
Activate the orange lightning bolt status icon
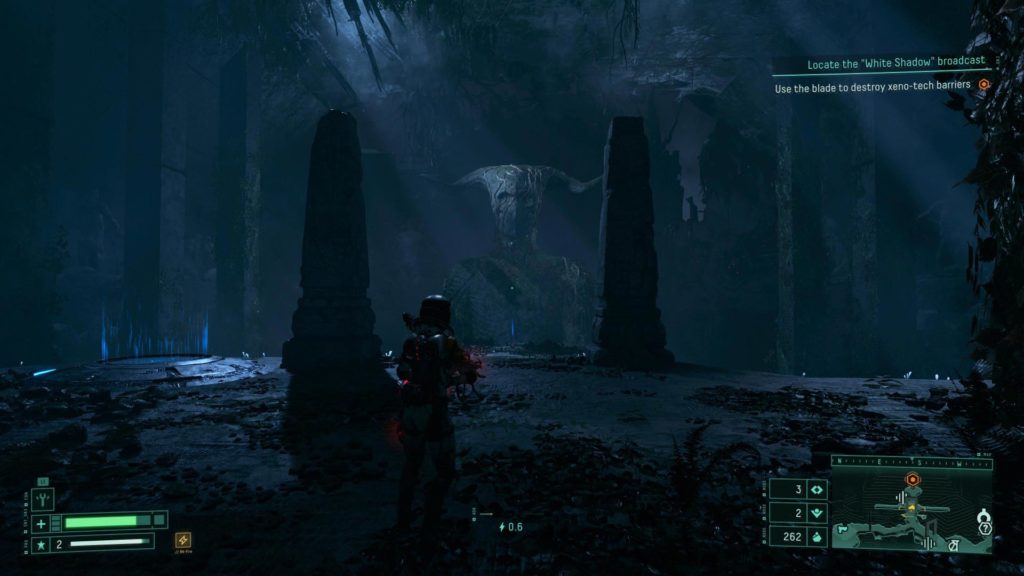tap(183, 540)
